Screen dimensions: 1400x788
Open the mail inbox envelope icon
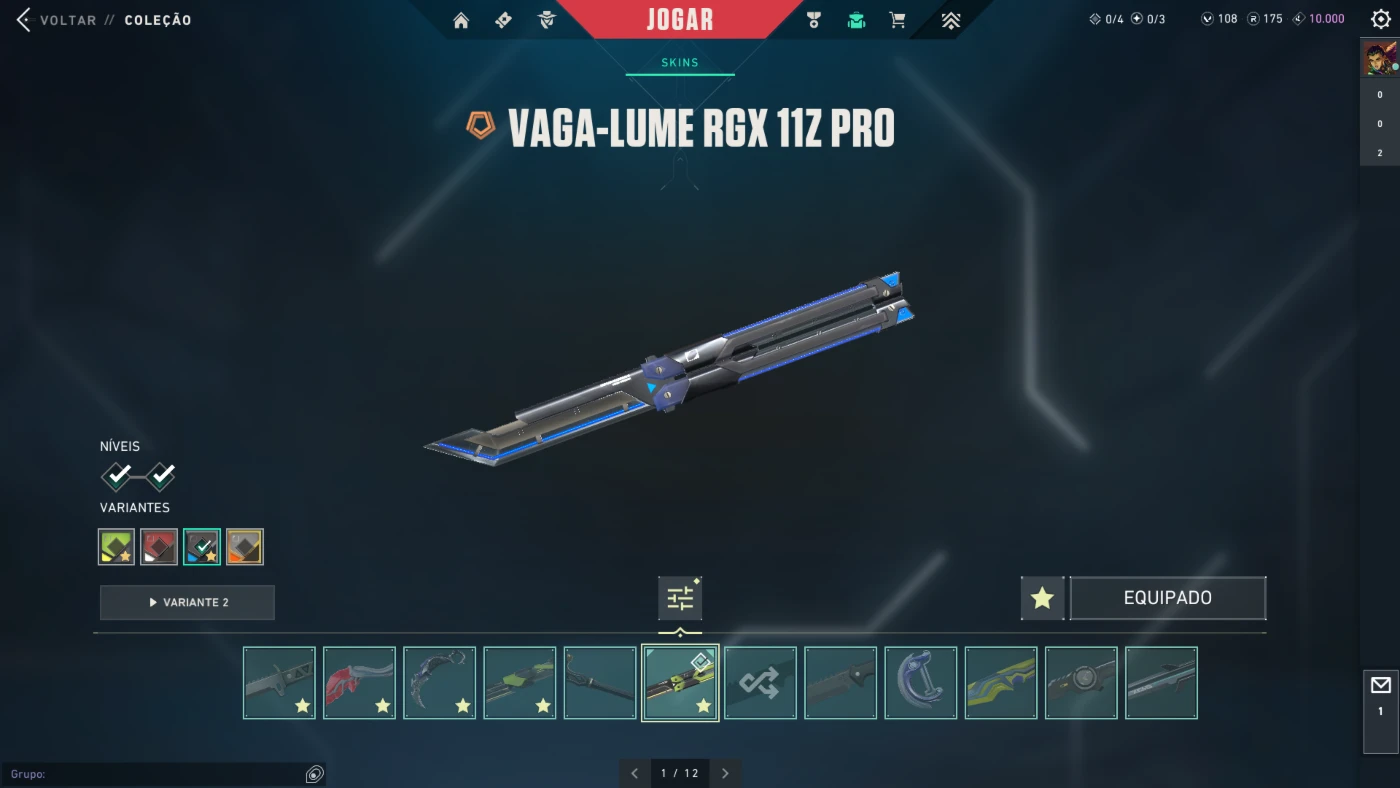1381,686
